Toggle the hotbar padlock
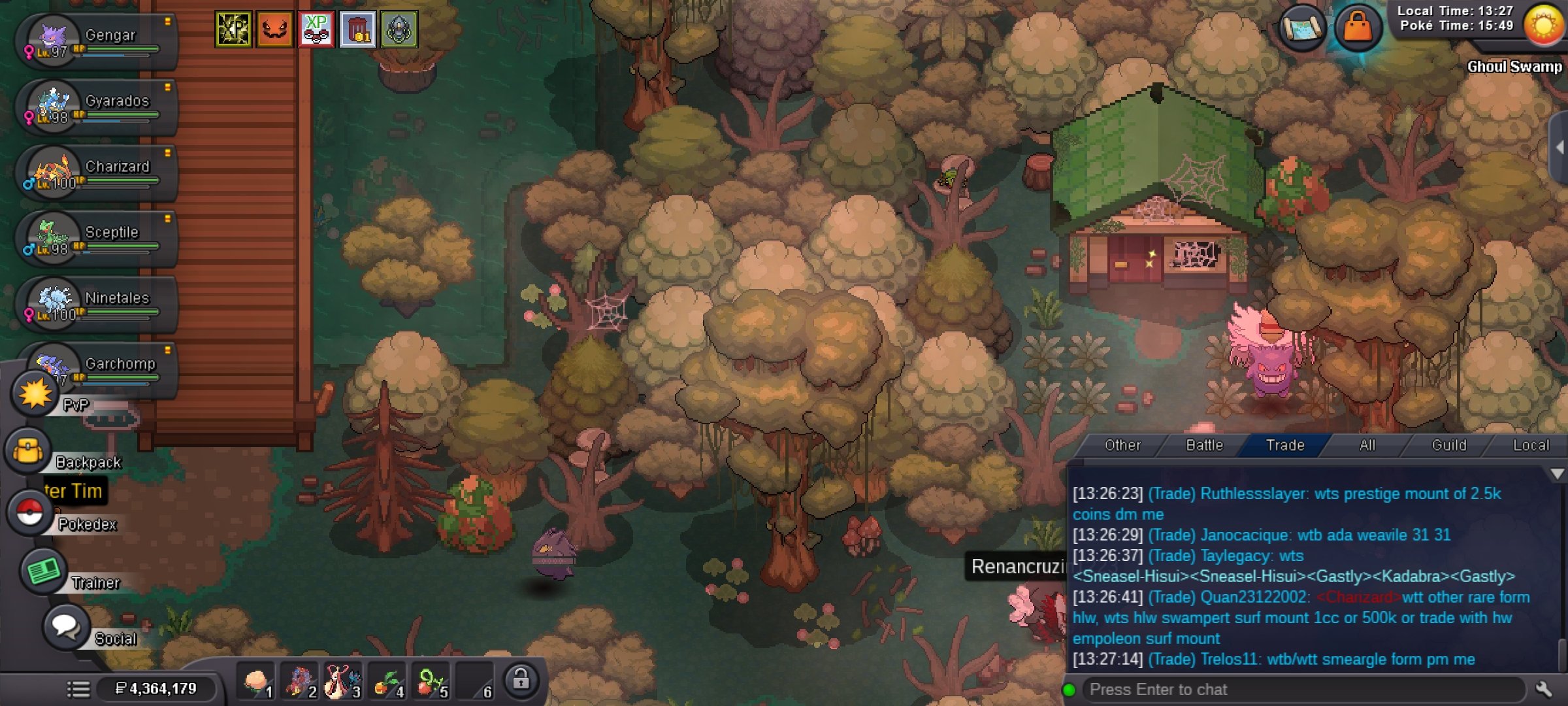 point(521,680)
